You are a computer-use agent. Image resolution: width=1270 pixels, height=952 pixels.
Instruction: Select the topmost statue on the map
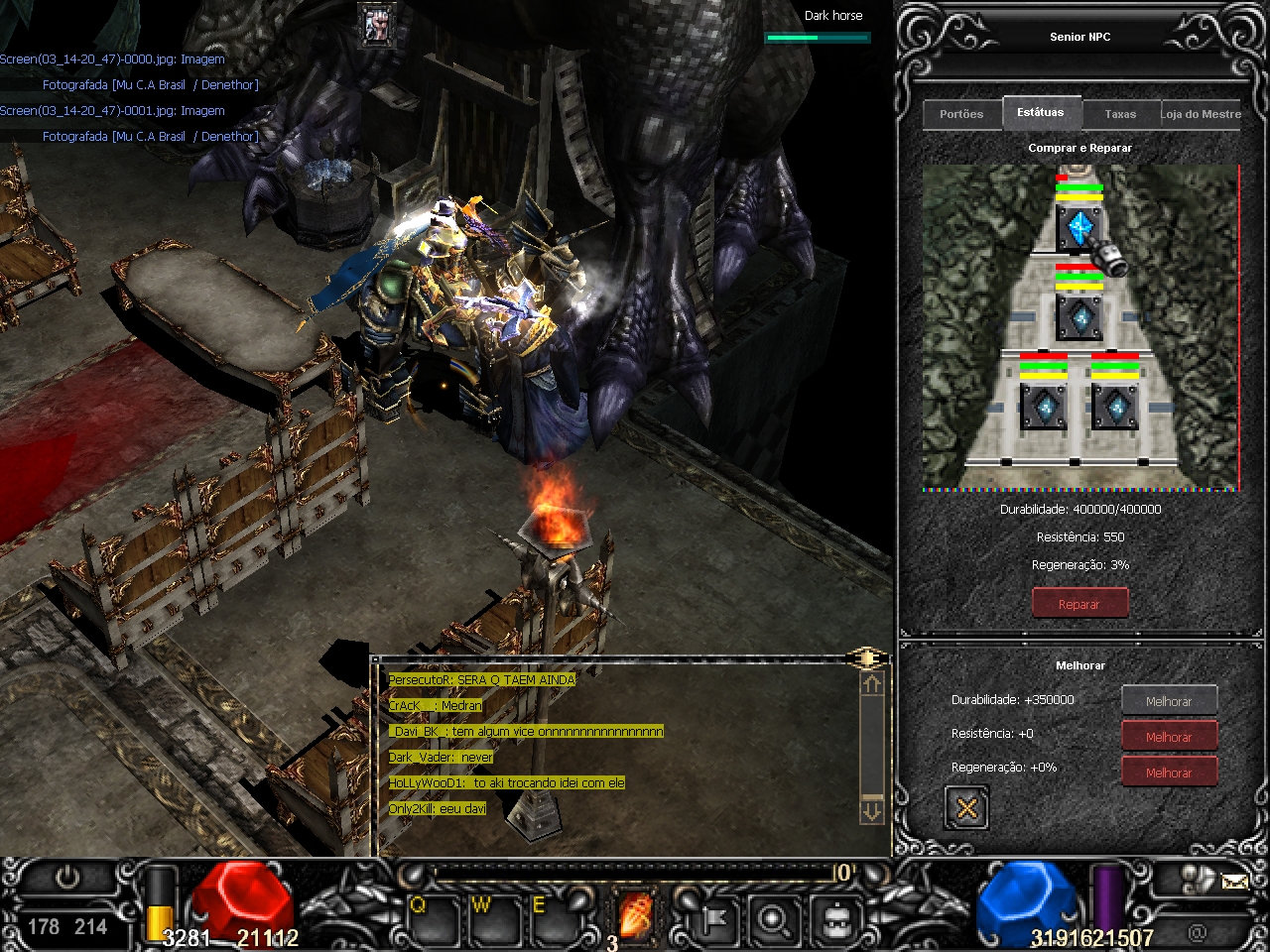(1079, 228)
